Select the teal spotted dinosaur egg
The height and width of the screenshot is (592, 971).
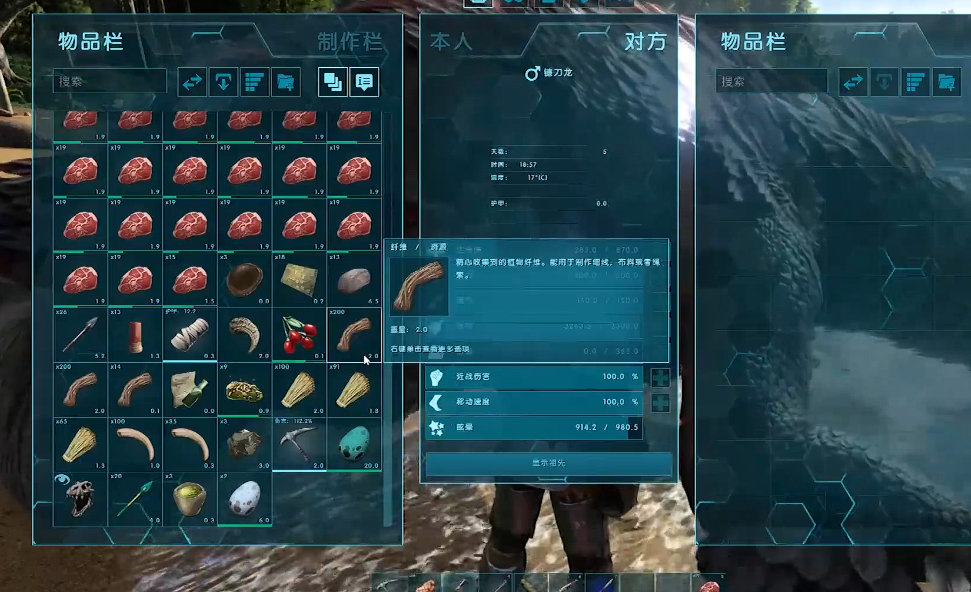pos(354,444)
